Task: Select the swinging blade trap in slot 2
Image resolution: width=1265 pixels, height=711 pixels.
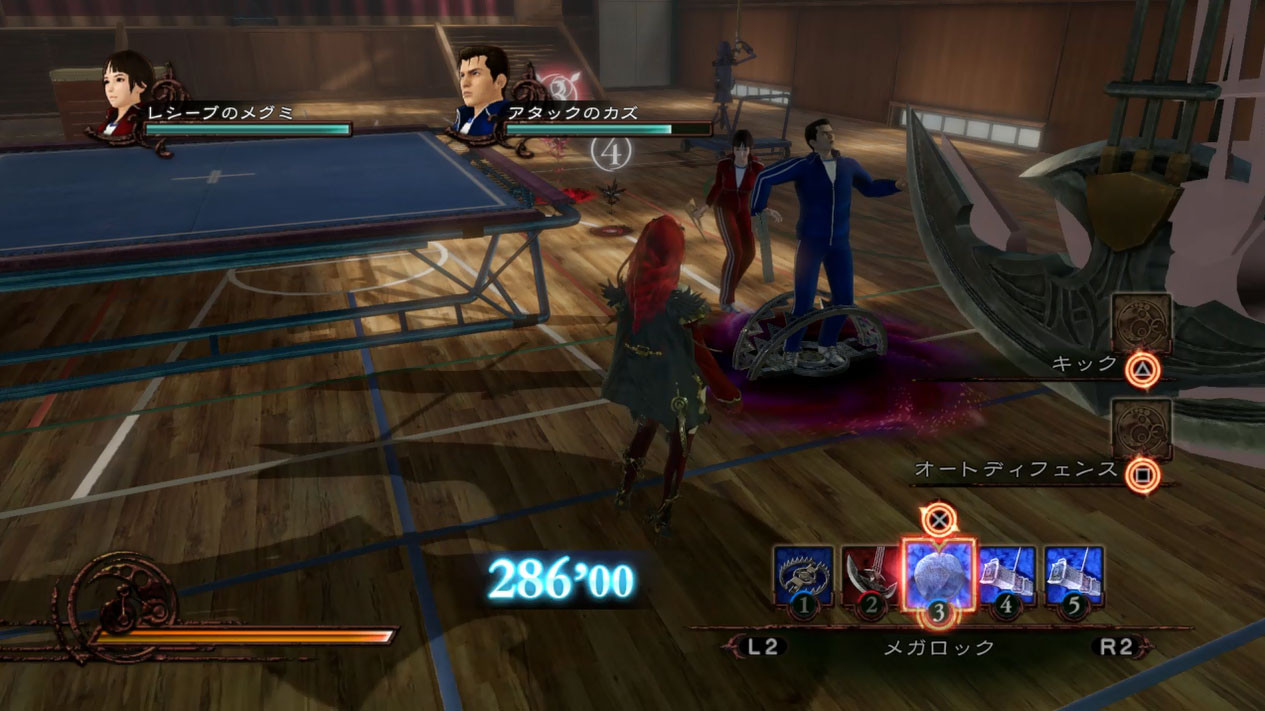Action: (x=870, y=576)
